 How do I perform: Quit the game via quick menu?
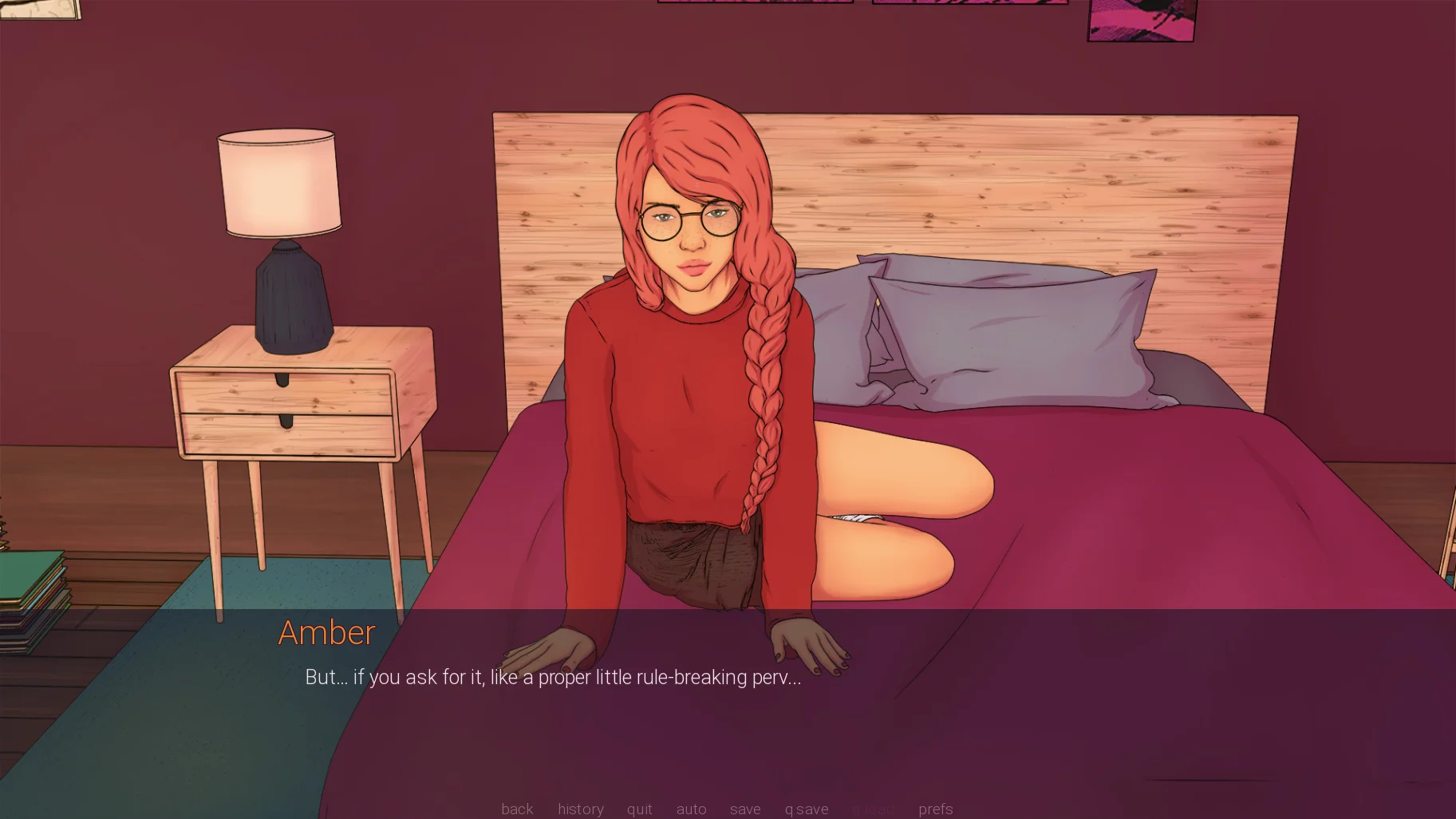click(639, 809)
